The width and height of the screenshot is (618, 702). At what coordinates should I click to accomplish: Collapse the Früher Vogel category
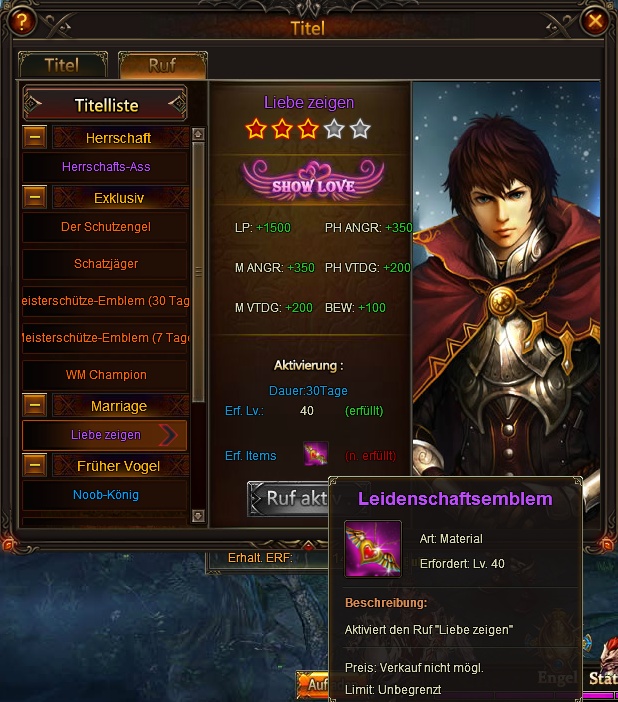click(35, 466)
